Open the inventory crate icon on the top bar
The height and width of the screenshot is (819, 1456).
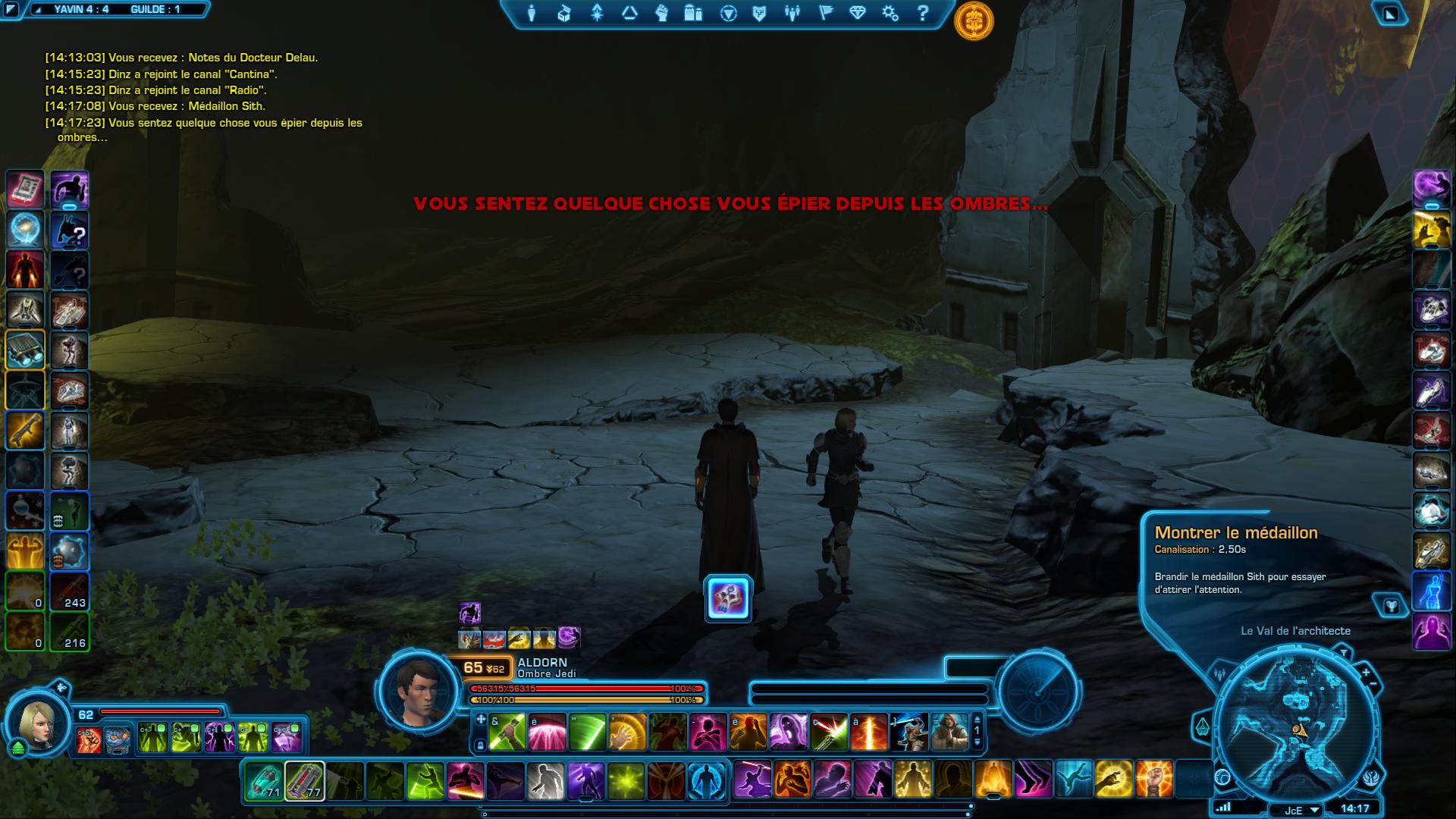(565, 13)
